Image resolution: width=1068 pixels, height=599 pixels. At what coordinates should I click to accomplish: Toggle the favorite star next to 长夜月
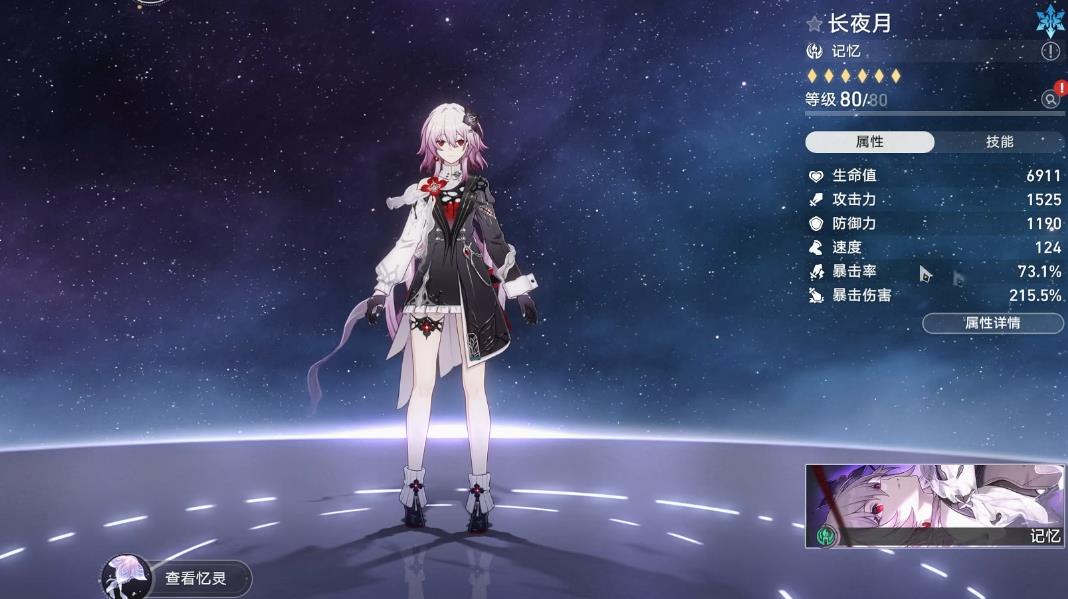(x=815, y=23)
